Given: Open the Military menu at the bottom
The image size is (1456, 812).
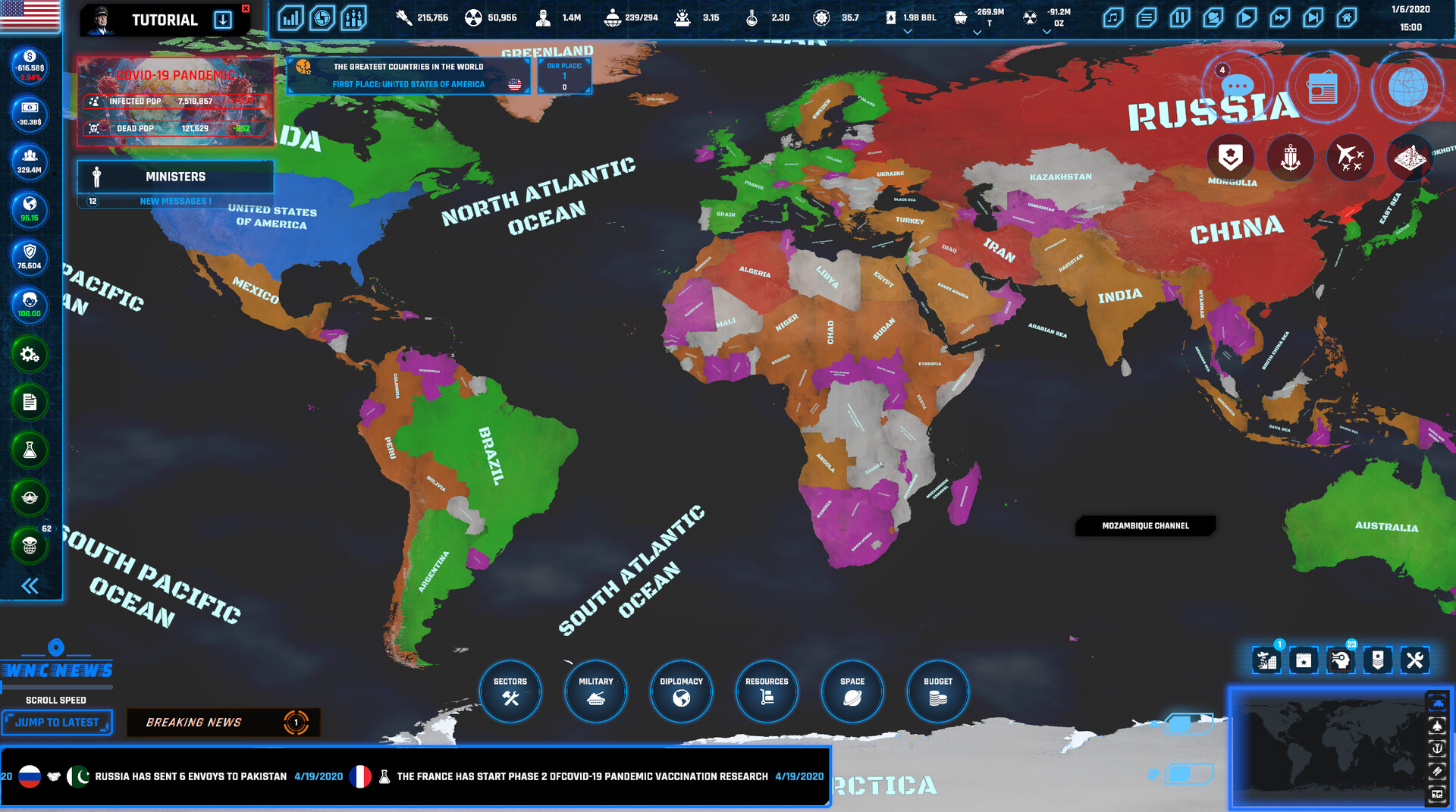Looking at the screenshot, I should coord(596,691).
